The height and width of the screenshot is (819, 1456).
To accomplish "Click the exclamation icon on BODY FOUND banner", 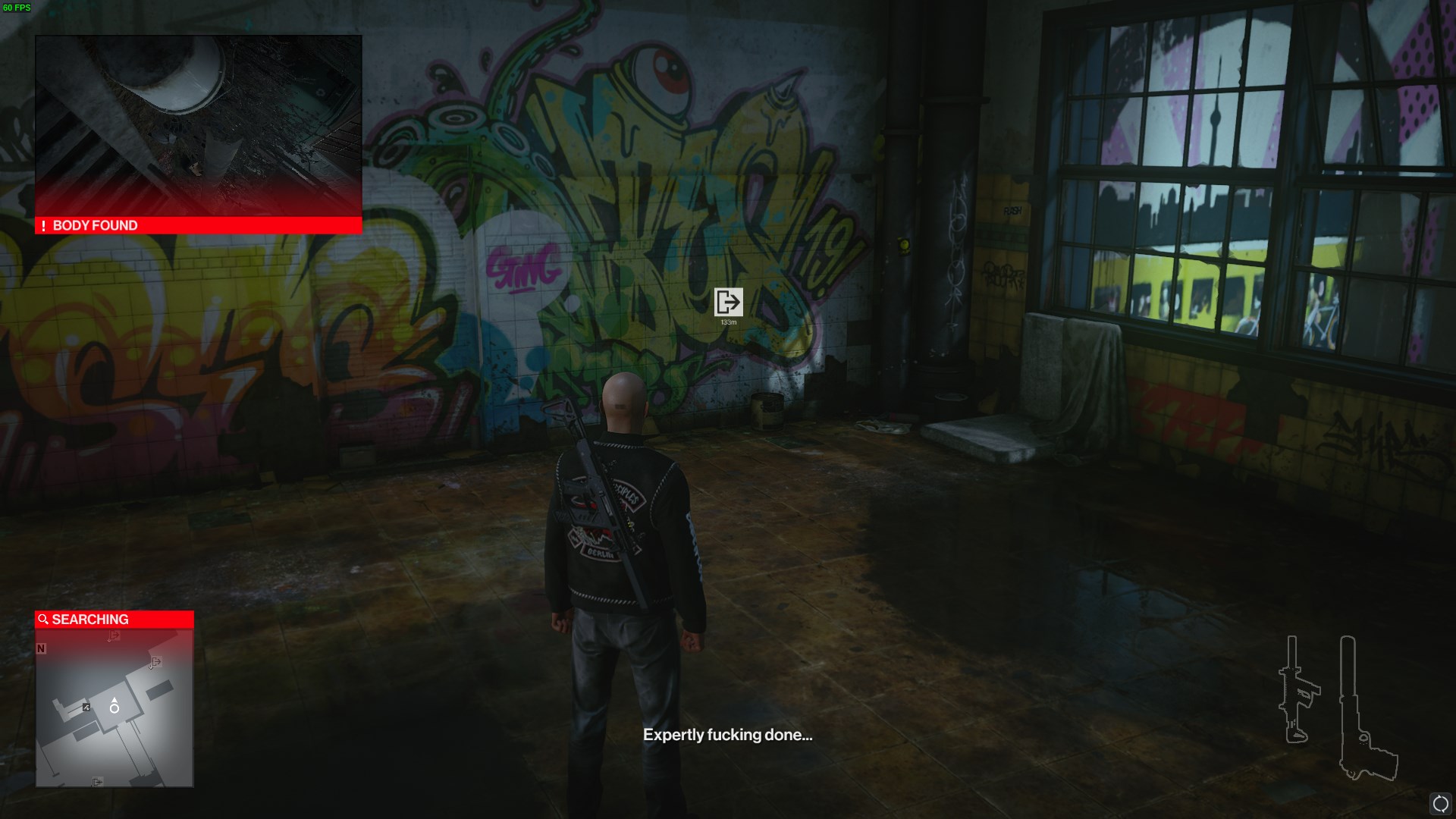I will pyautogui.click(x=43, y=225).
